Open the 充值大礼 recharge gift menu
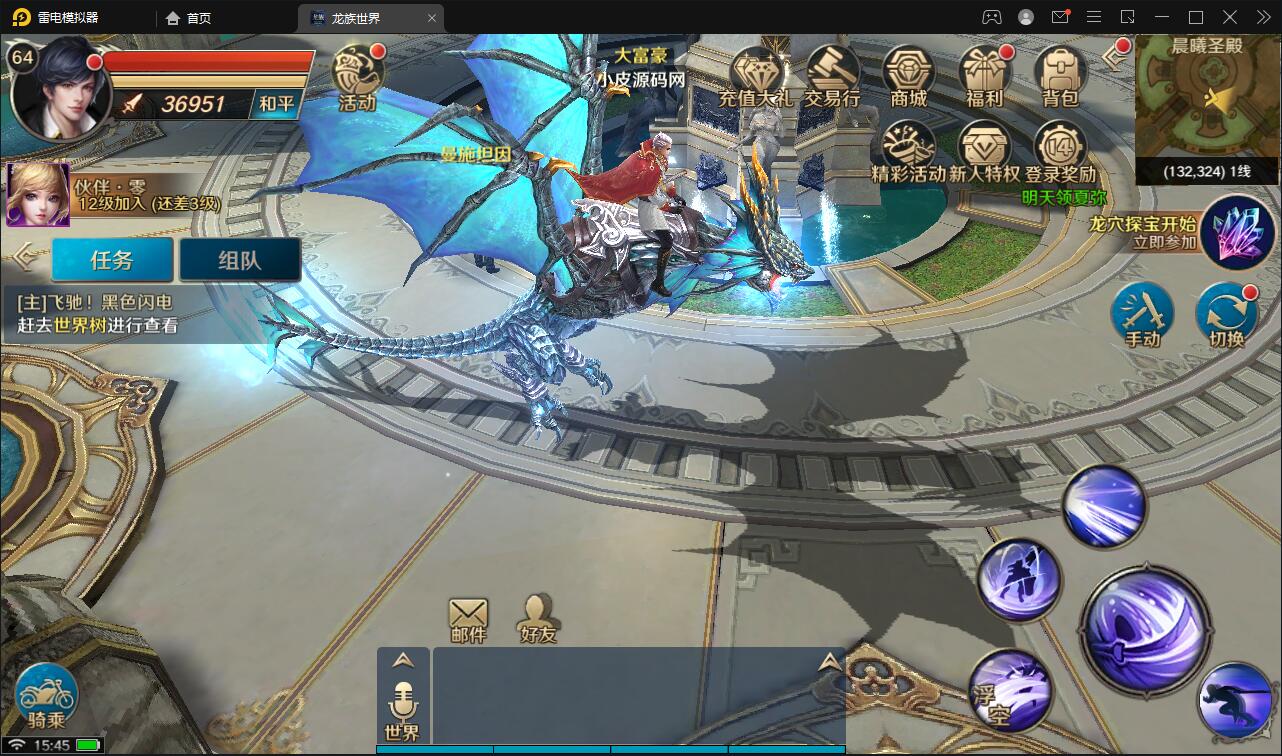Viewport: 1282px width, 756px height. pyautogui.click(x=756, y=76)
